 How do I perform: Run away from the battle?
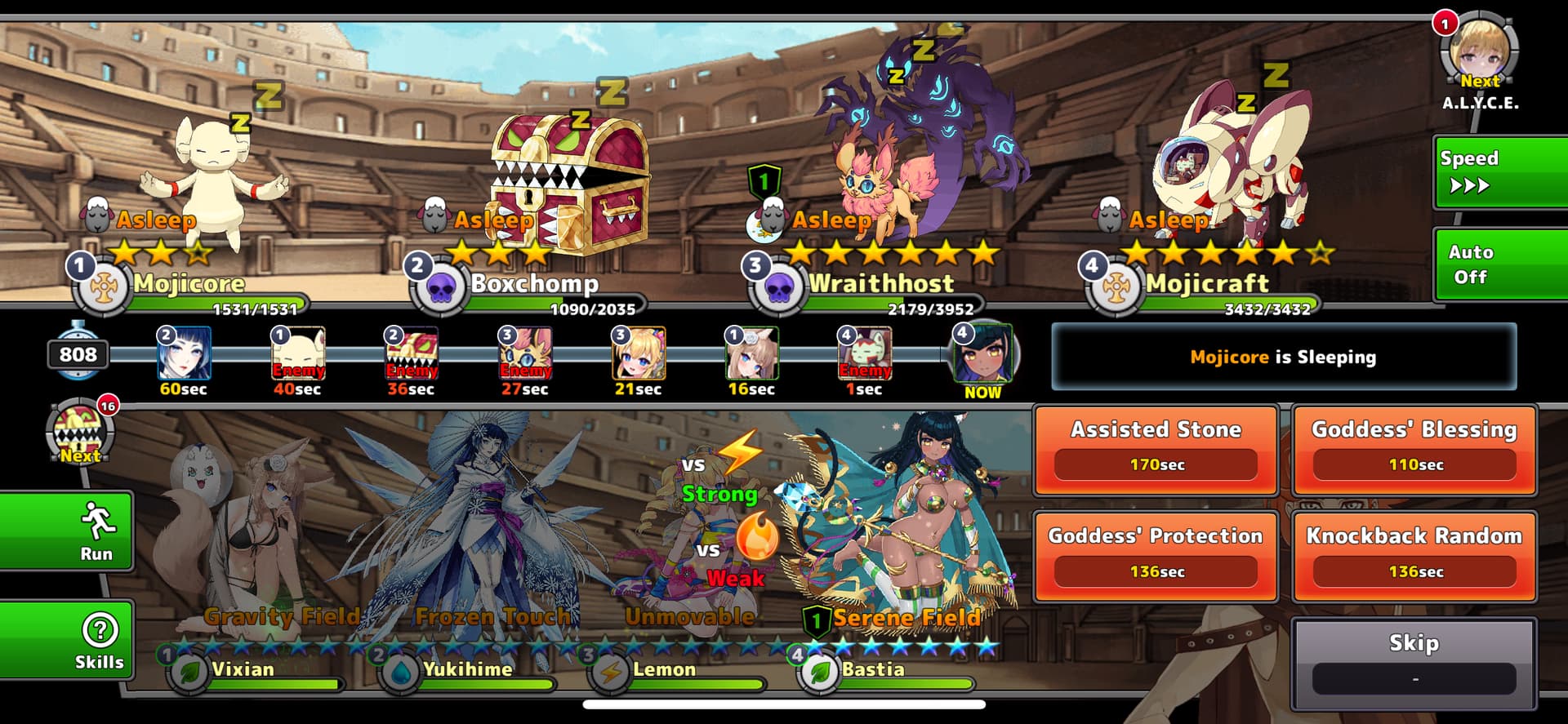click(x=67, y=531)
